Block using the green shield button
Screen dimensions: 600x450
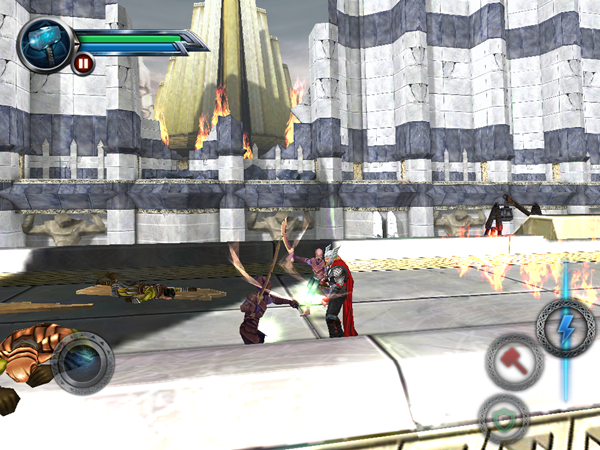(504, 417)
